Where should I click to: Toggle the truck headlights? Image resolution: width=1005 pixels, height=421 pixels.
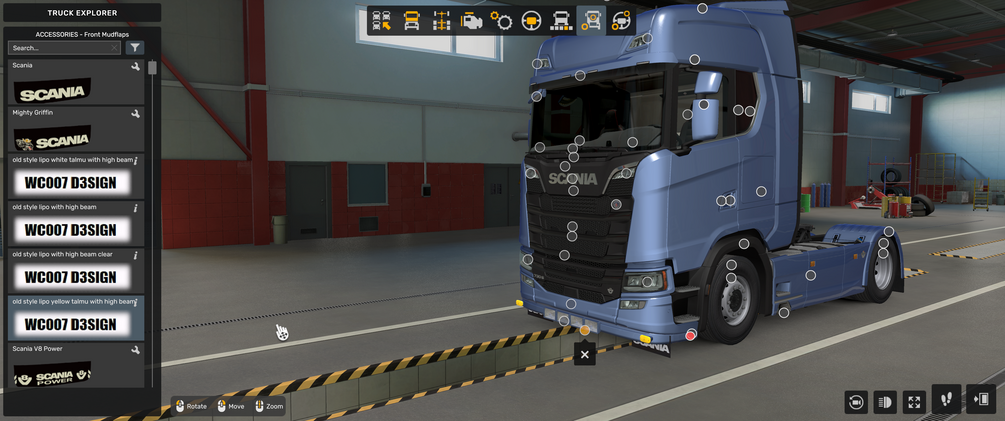885,402
